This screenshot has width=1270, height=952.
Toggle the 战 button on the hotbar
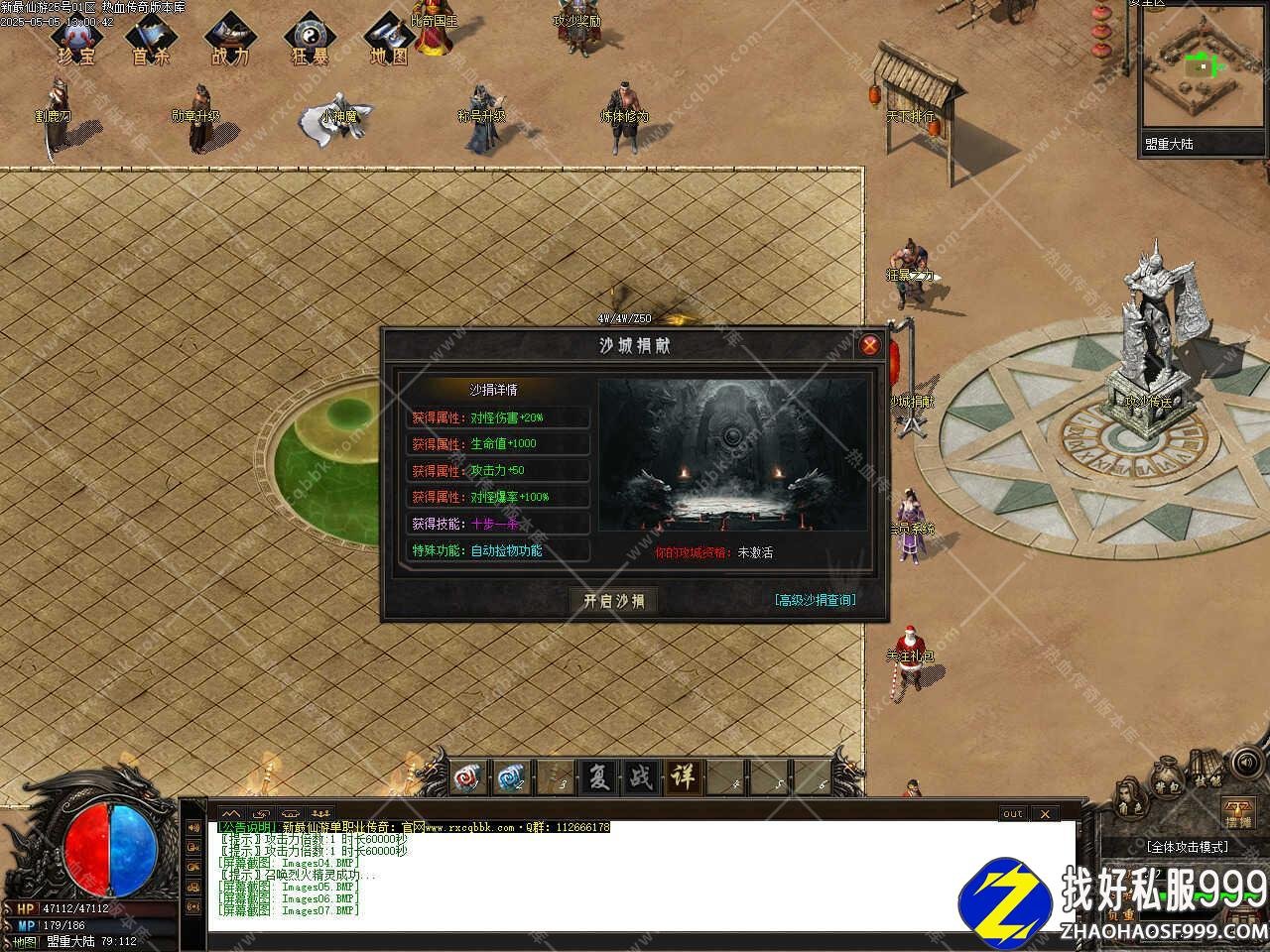coord(641,776)
